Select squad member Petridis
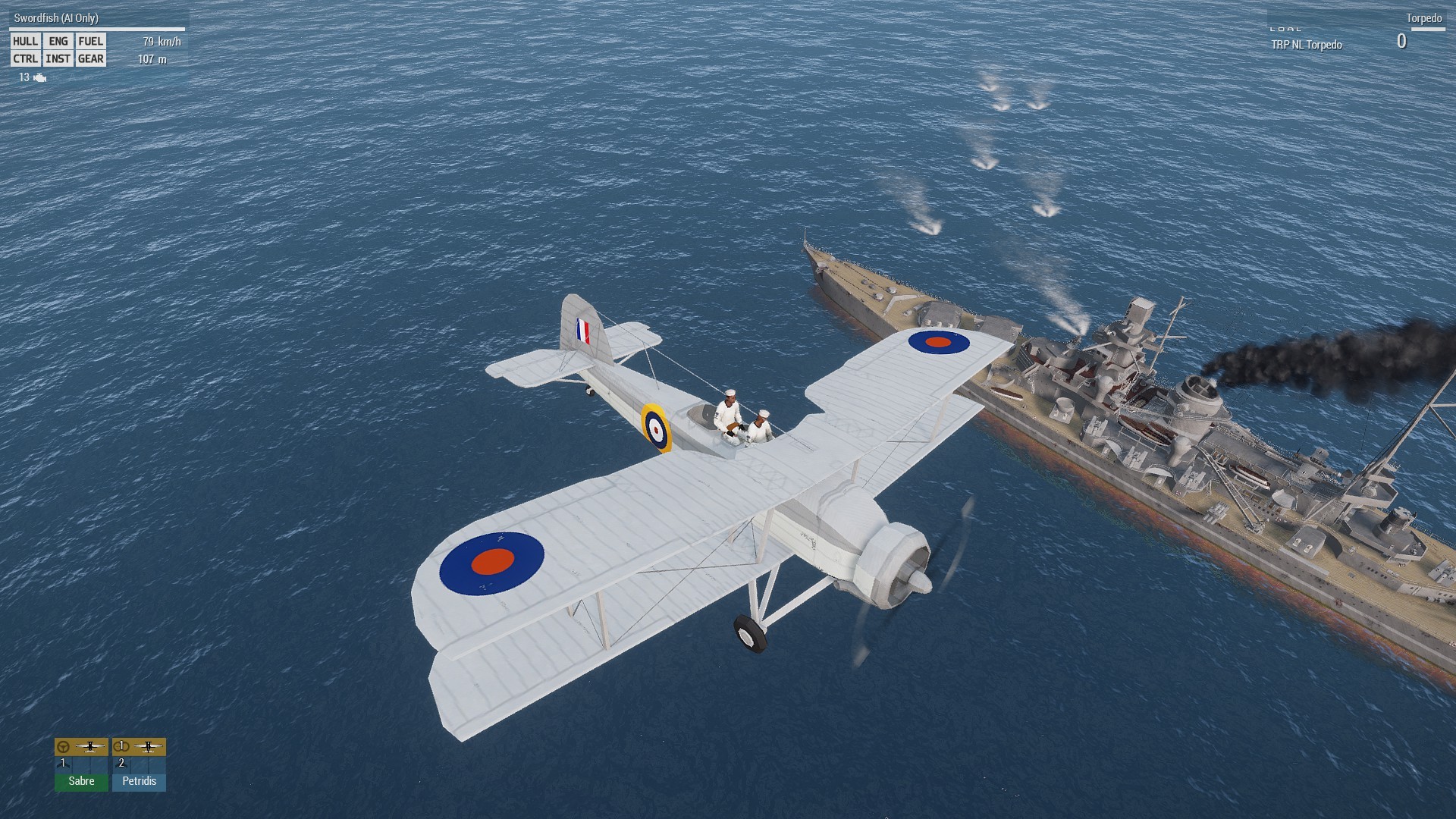1456x819 pixels. 139,780
